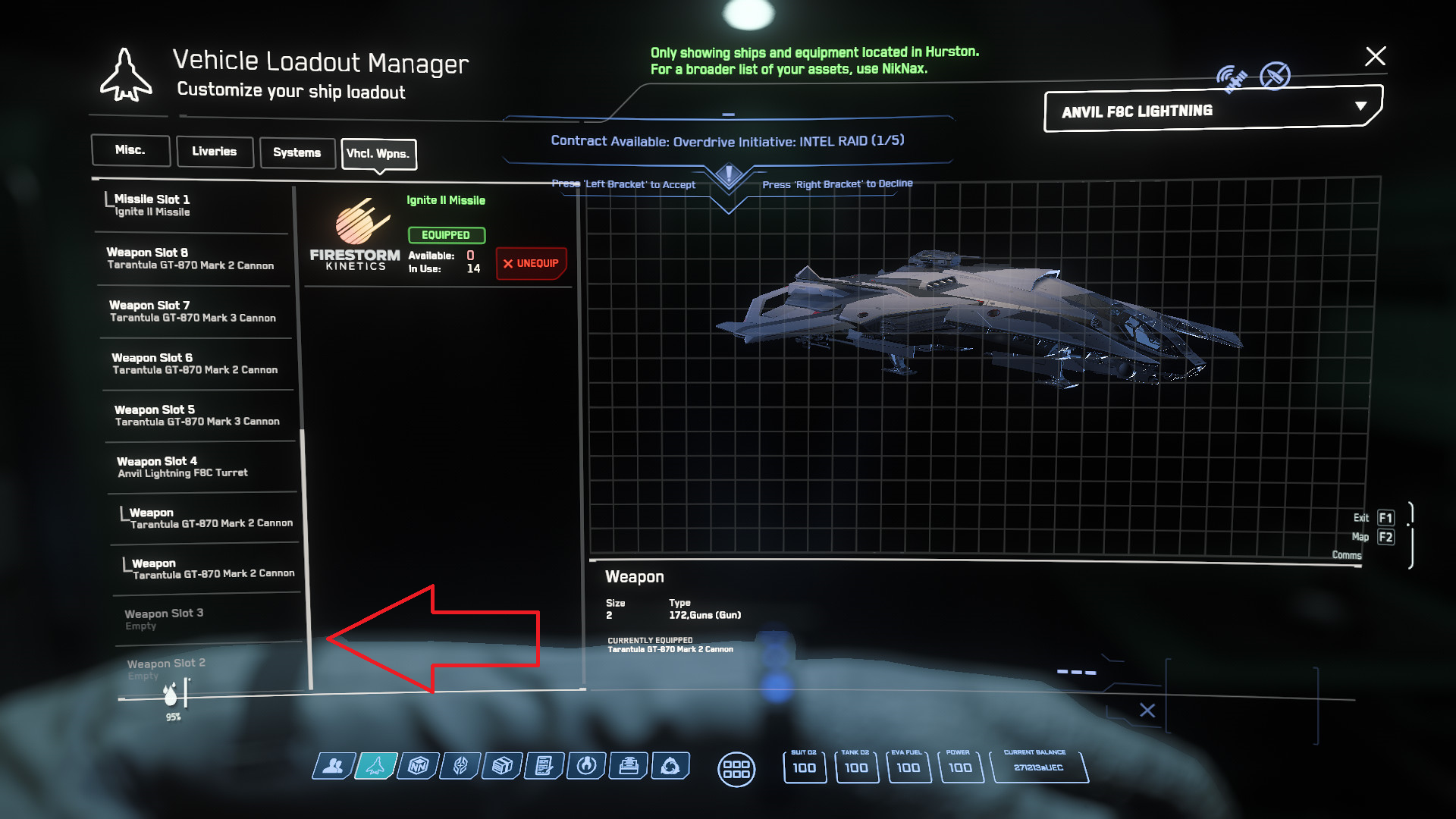This screenshot has height=819, width=1456.
Task: Unequip the Ignite II Missile
Action: (531, 263)
